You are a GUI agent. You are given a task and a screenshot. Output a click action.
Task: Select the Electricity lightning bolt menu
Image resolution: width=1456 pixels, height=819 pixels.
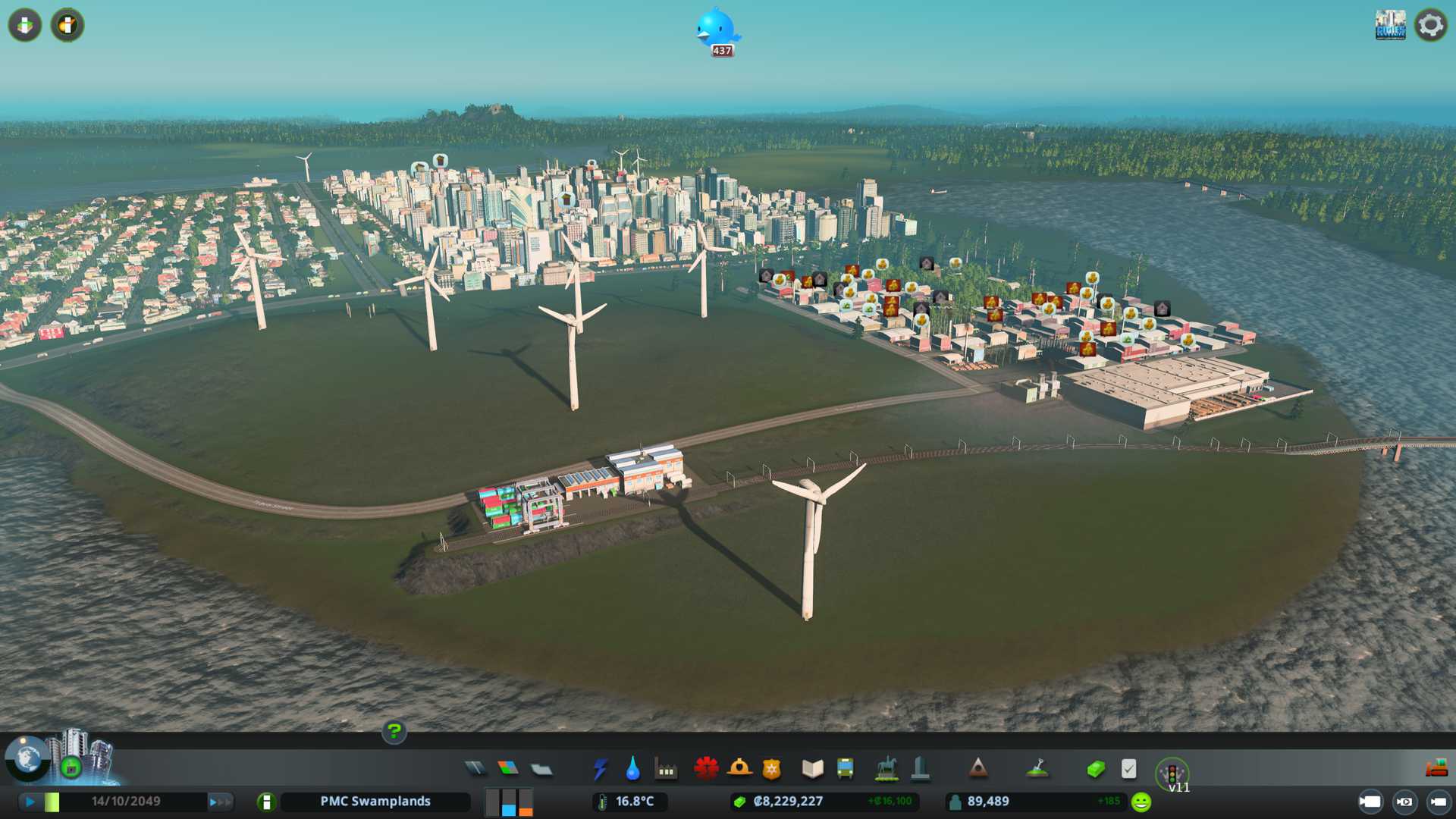pyautogui.click(x=600, y=769)
